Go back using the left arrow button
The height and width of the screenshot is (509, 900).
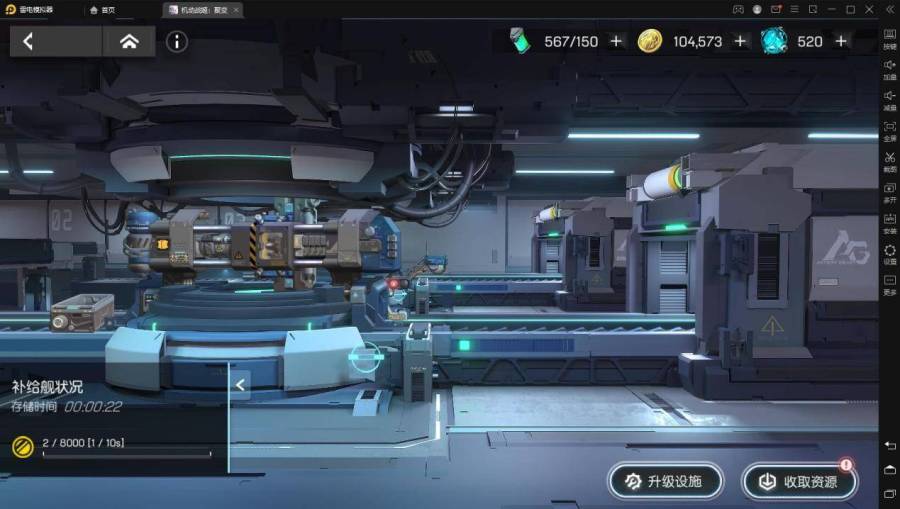click(x=29, y=41)
